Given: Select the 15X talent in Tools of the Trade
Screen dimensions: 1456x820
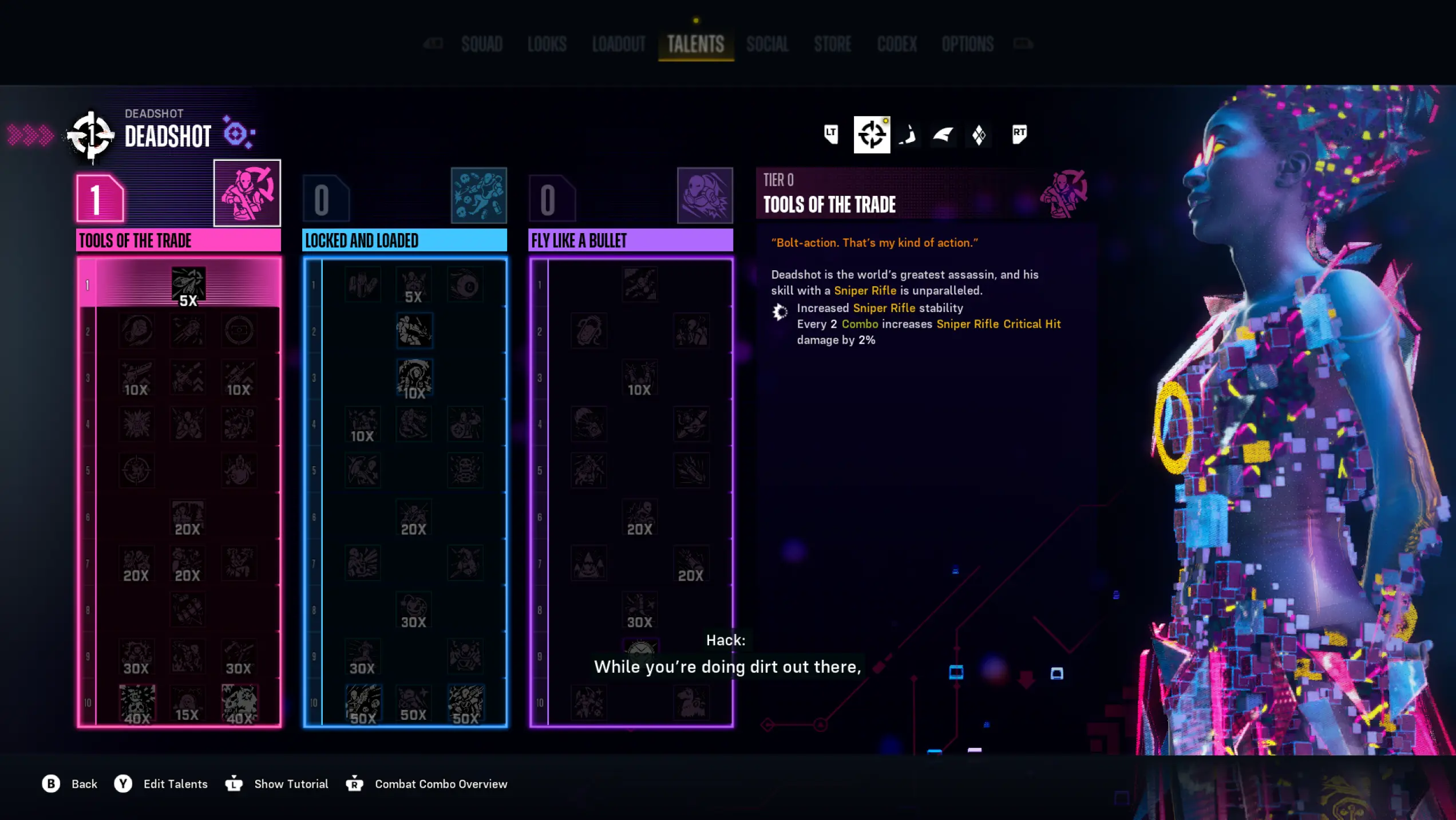Looking at the screenshot, I should pos(187,704).
